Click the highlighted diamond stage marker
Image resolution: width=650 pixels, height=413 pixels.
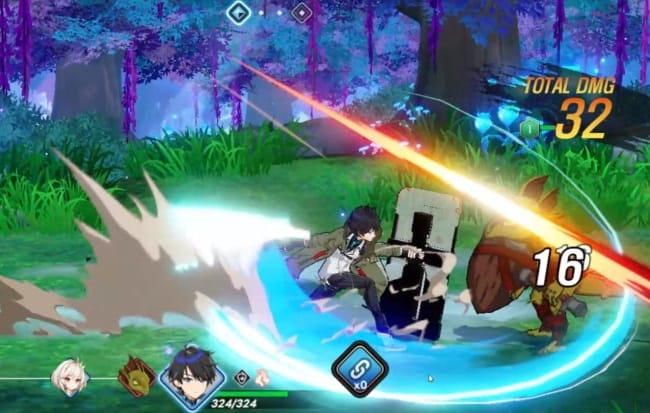[238, 13]
